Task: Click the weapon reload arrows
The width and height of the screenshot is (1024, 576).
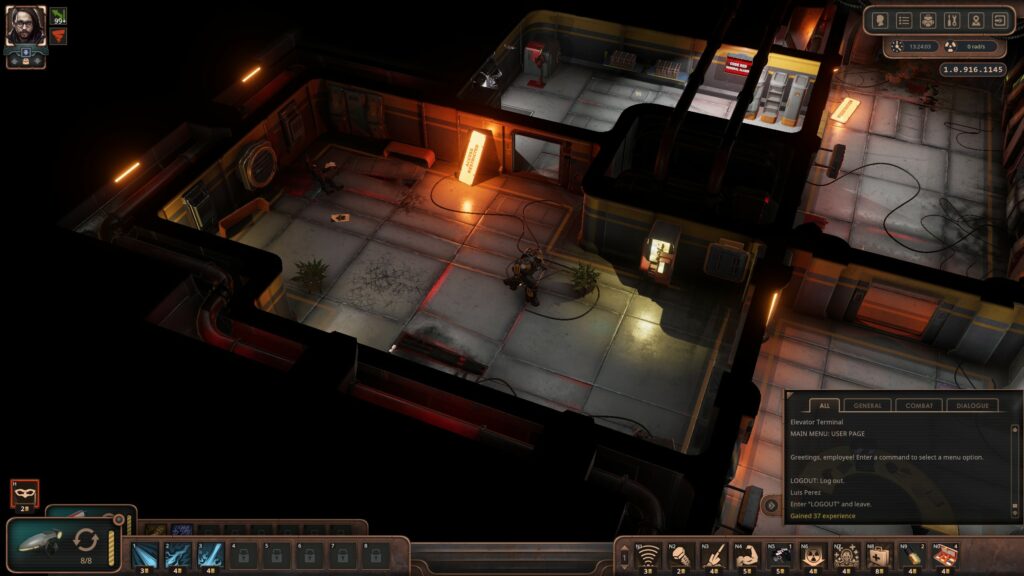Action: point(86,540)
